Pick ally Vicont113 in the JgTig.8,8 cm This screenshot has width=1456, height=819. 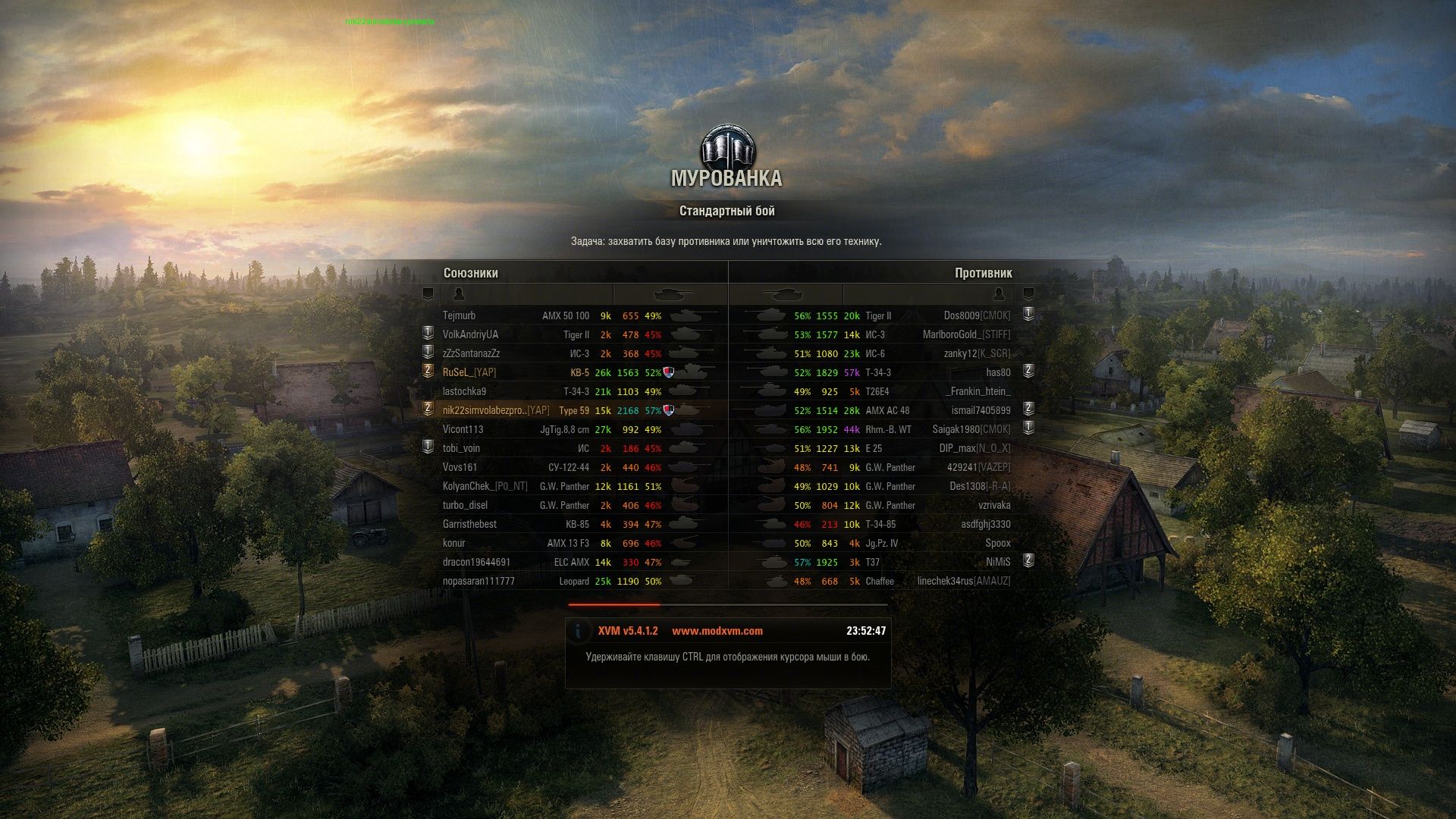click(x=463, y=429)
